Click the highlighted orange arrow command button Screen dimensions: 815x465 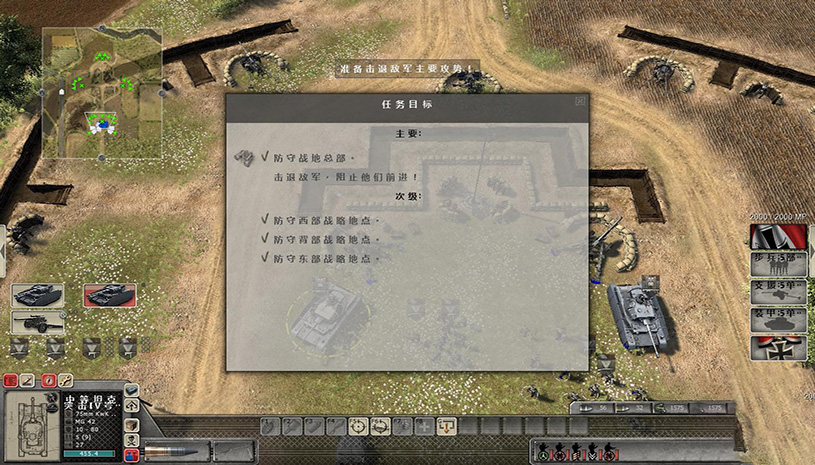point(447,426)
